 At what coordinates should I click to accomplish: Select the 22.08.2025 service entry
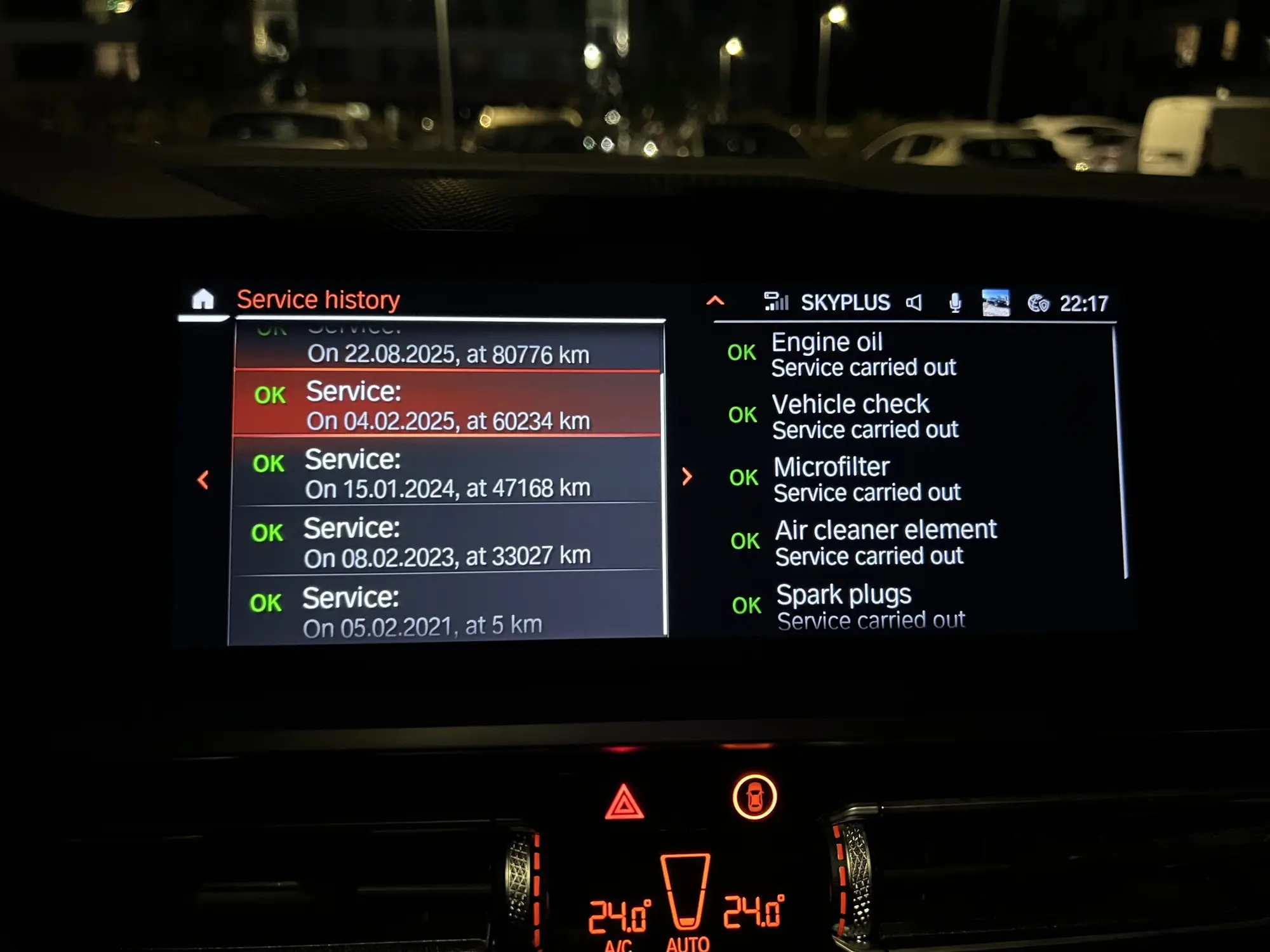pyautogui.click(x=448, y=348)
